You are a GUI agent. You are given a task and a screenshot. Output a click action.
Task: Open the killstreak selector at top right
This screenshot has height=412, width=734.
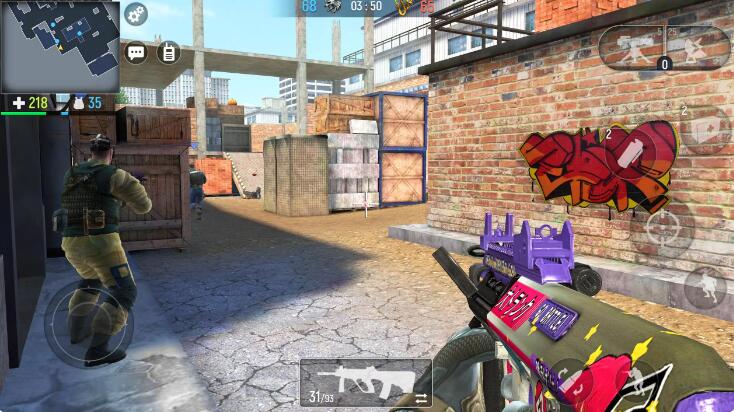664,48
